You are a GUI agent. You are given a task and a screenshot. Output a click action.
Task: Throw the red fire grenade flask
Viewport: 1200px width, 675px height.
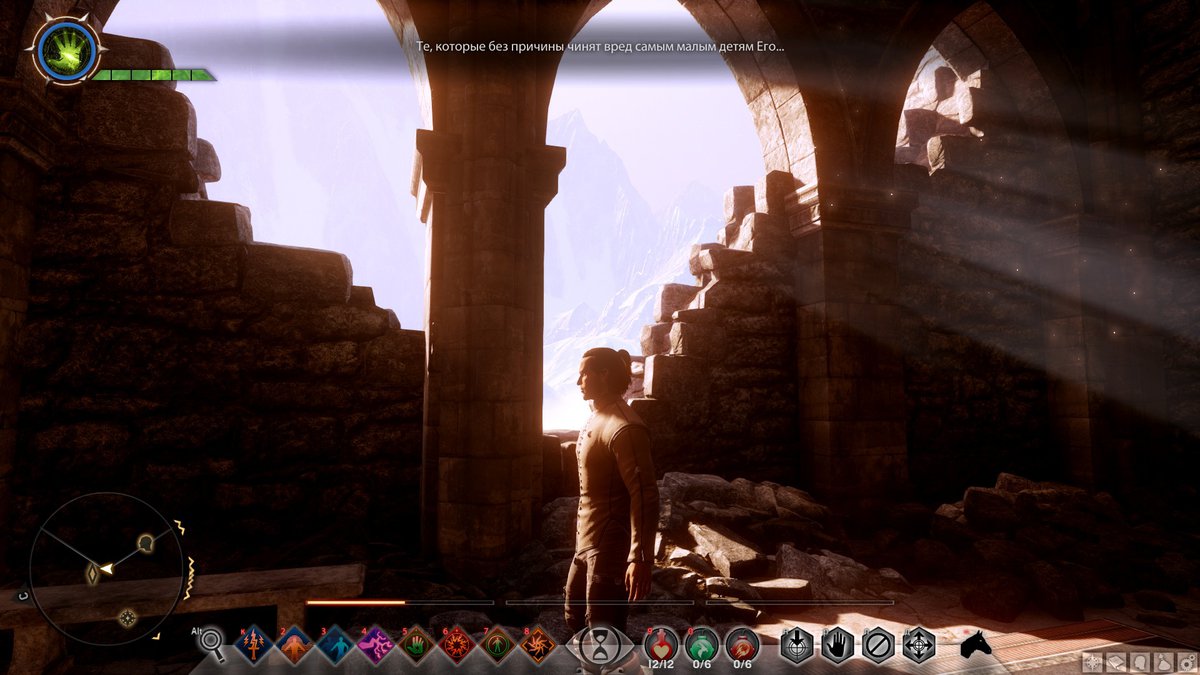point(742,644)
